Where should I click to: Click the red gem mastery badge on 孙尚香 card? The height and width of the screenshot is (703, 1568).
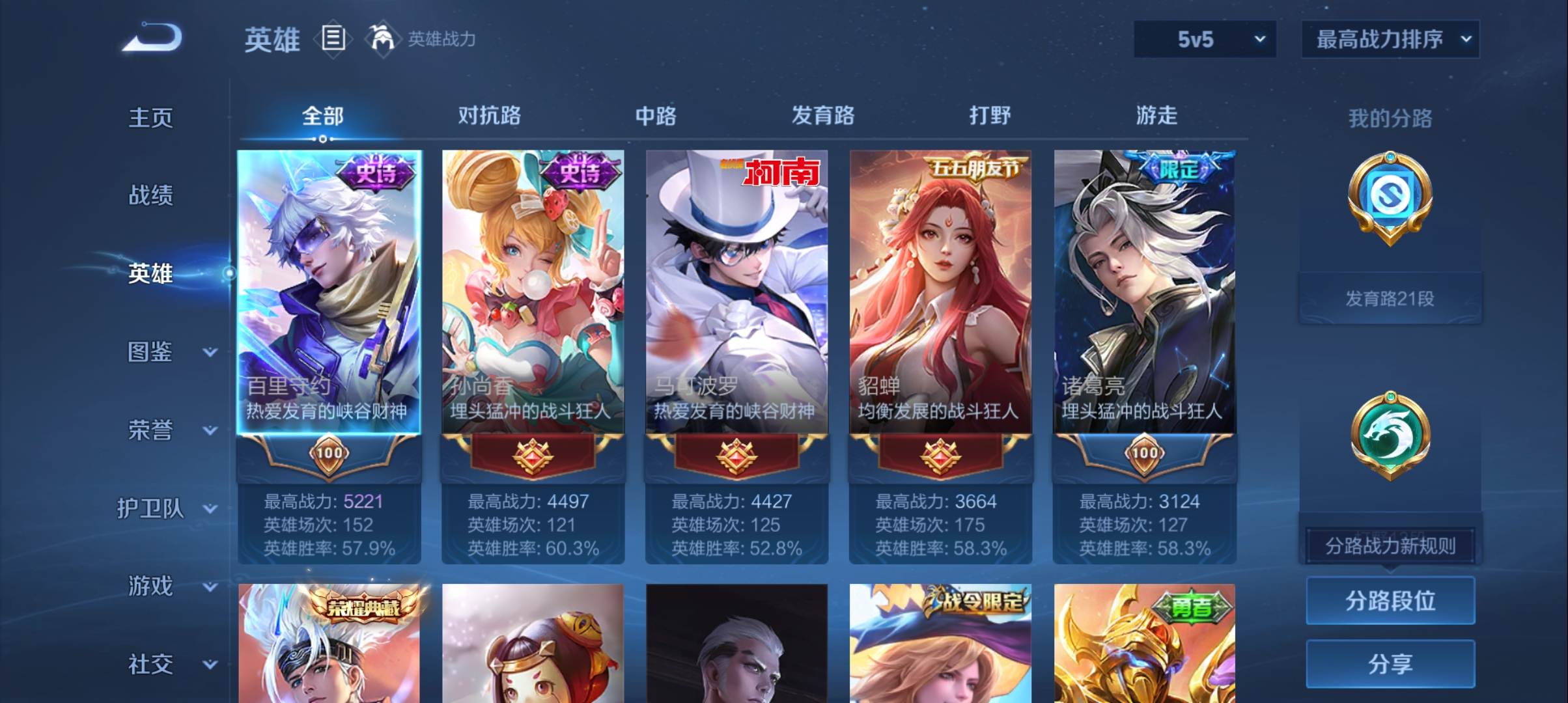[x=533, y=456]
